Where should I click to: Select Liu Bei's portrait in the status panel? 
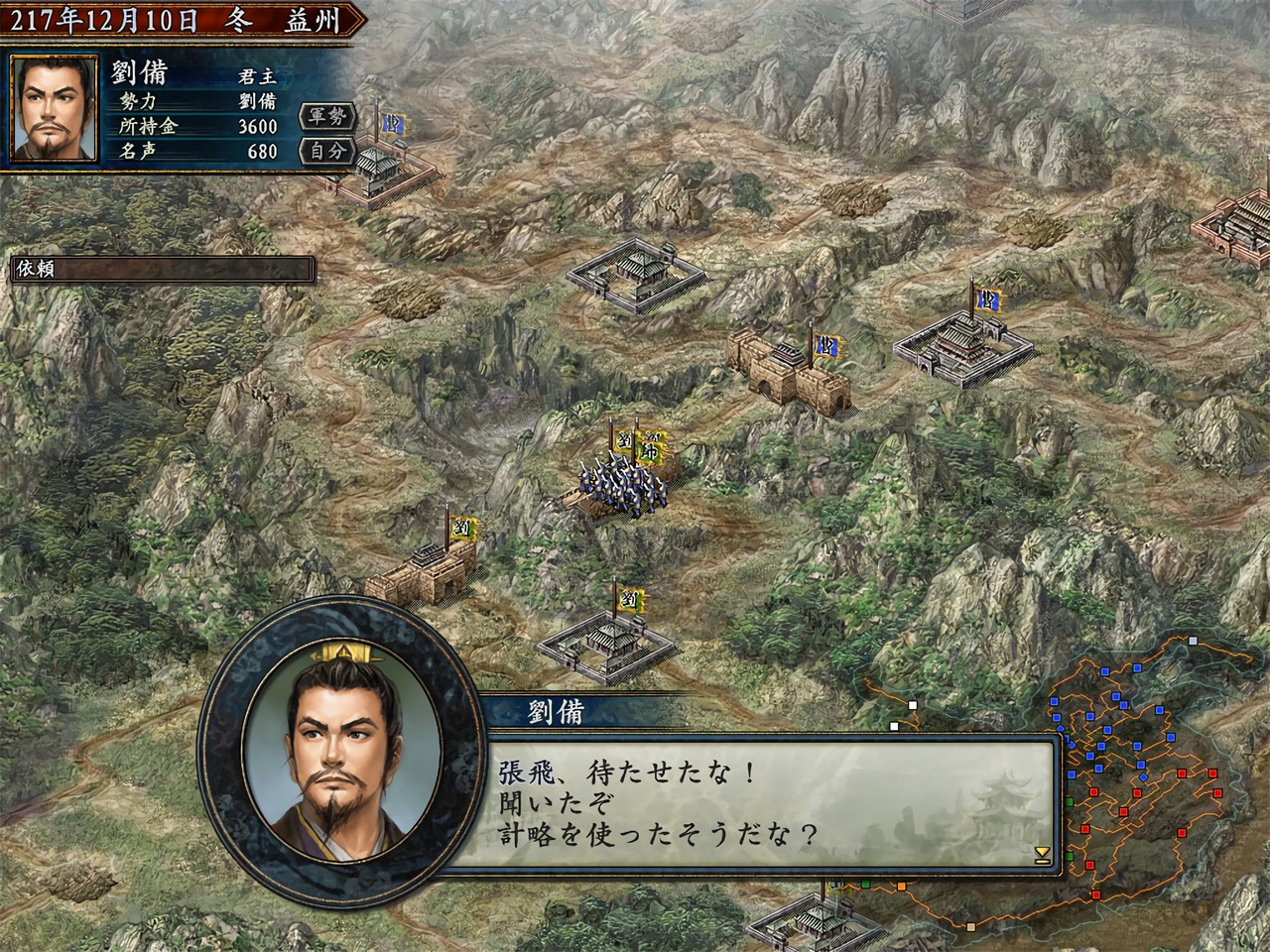54,107
